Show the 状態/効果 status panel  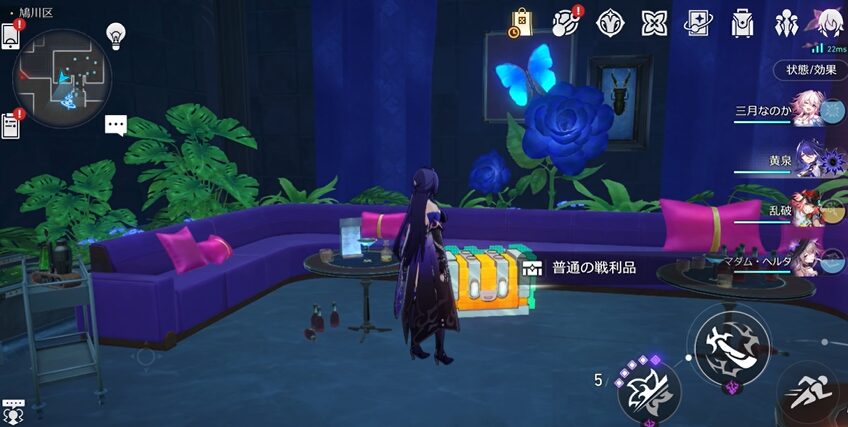click(810, 70)
